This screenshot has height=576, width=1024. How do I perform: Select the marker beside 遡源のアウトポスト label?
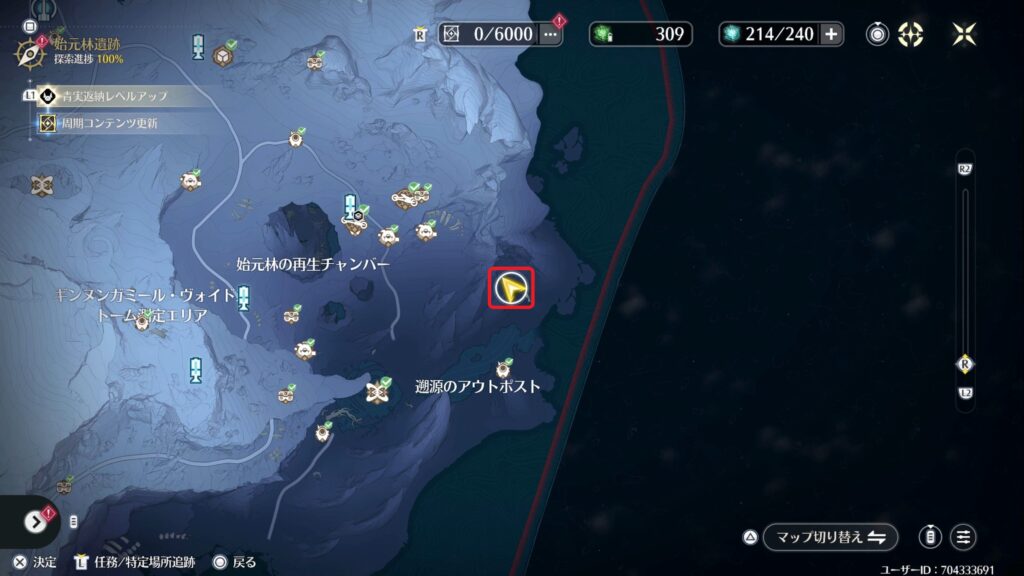[378, 388]
